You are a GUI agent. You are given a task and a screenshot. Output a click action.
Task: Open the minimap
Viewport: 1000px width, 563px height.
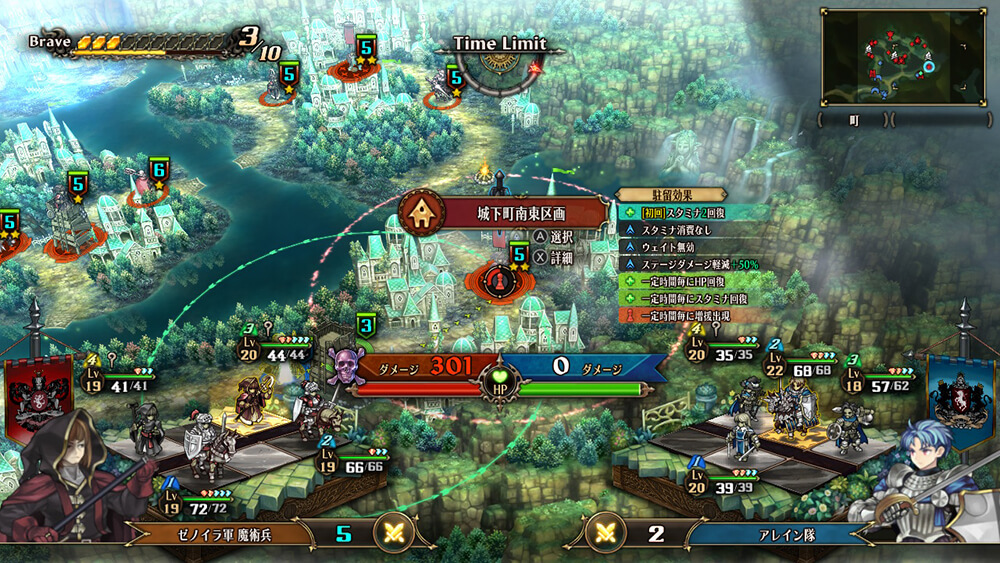902,57
